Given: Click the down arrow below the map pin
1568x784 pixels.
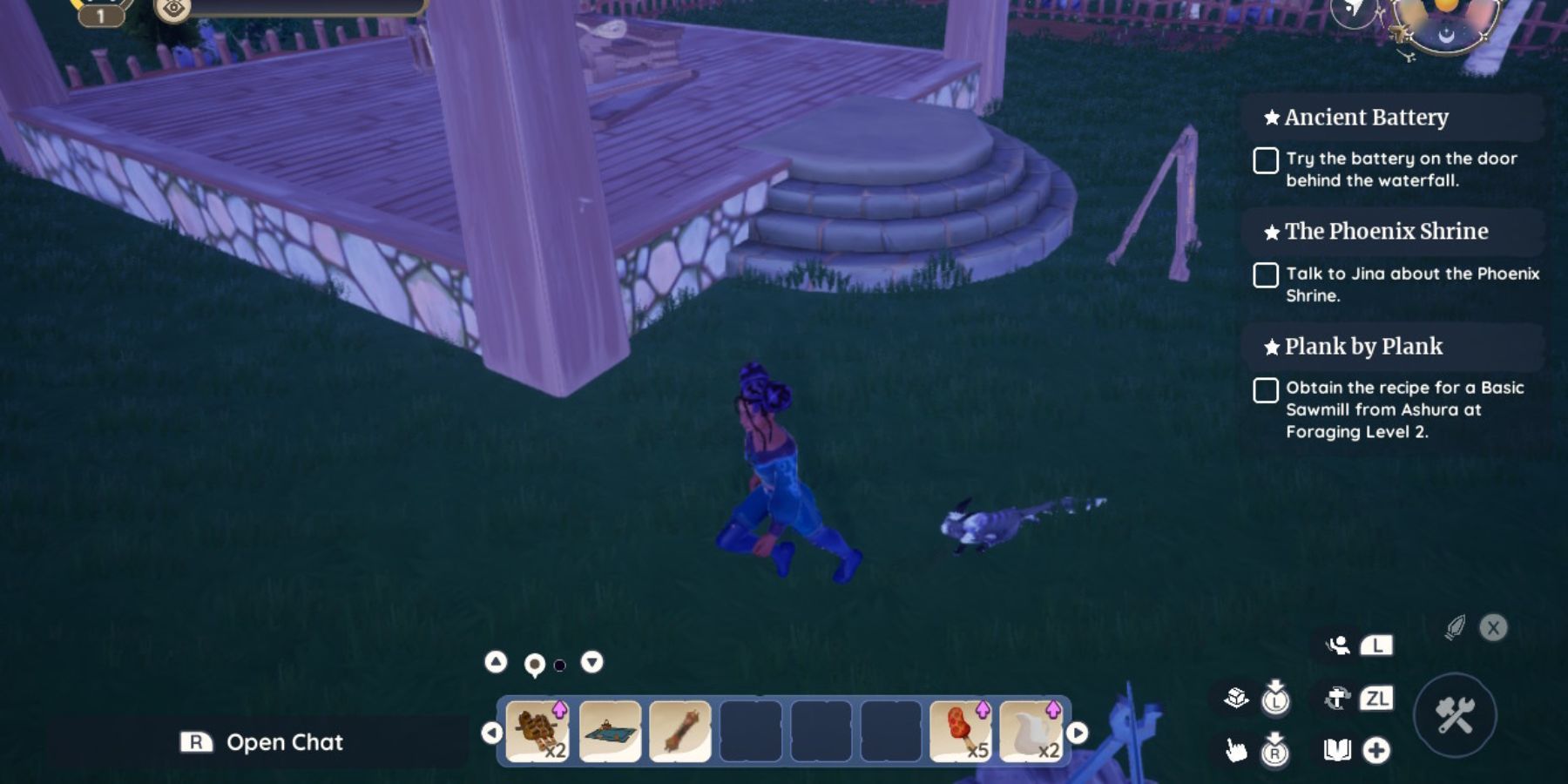Looking at the screenshot, I should click(592, 662).
